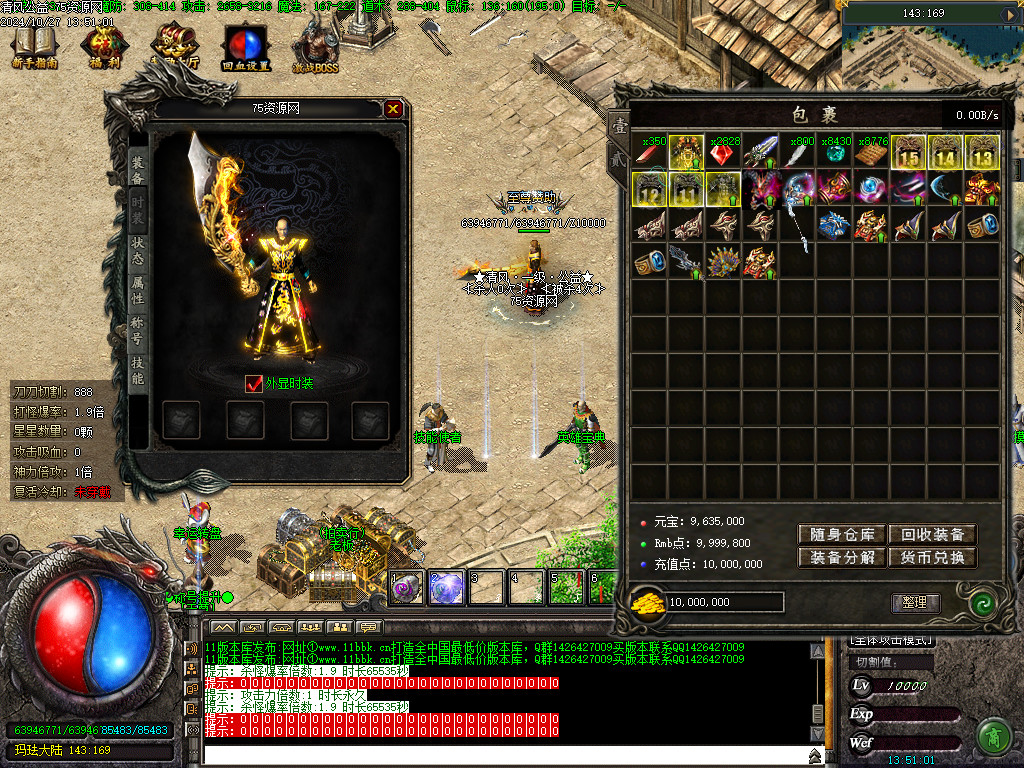Image resolution: width=1024 pixels, height=768 pixels.
Task: Select the scroll stack x8776 in bag
Action: pos(871,153)
